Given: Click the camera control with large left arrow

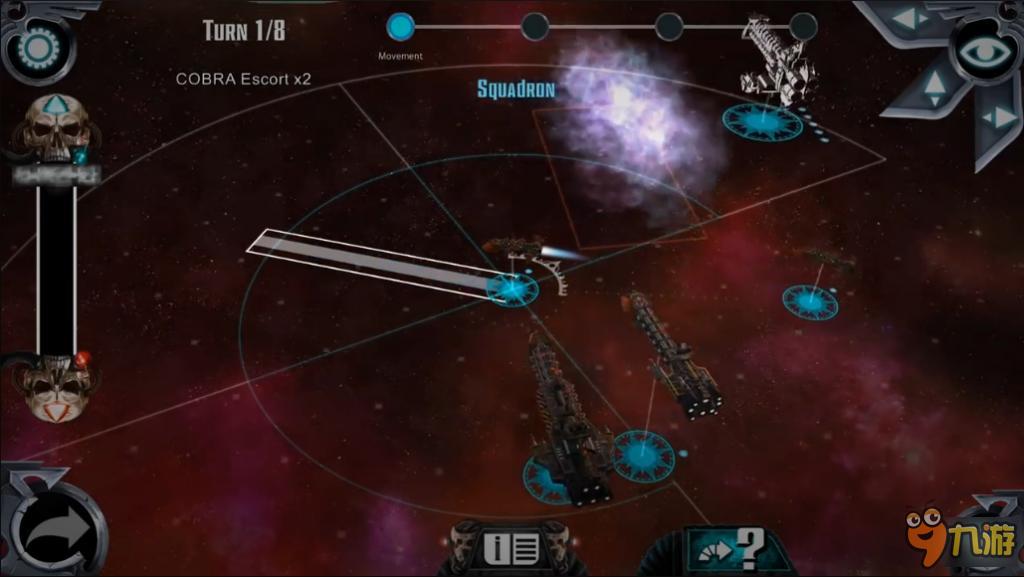Looking at the screenshot, I should pos(910,19).
